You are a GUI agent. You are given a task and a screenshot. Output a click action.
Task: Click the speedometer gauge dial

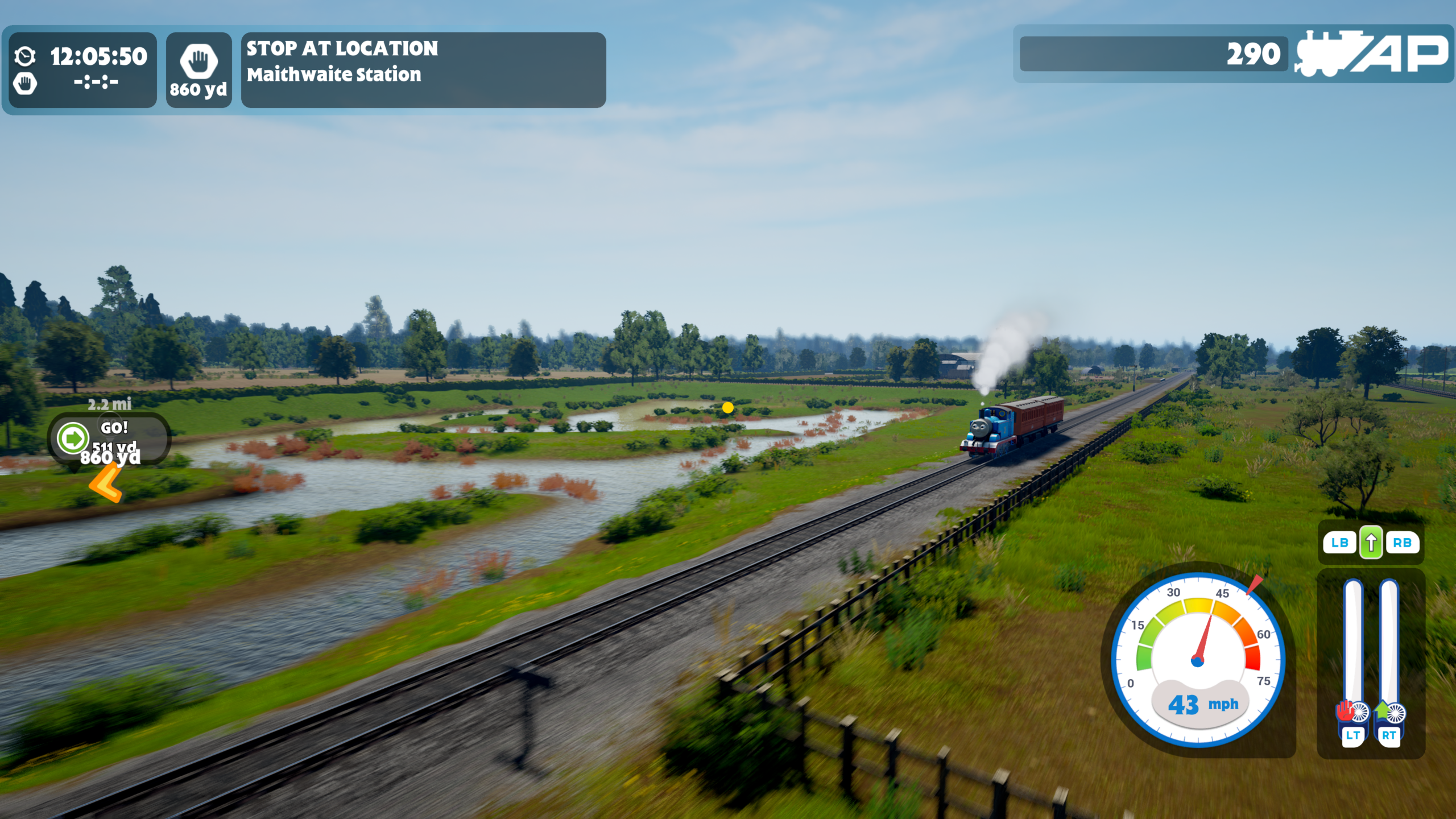(1198, 660)
